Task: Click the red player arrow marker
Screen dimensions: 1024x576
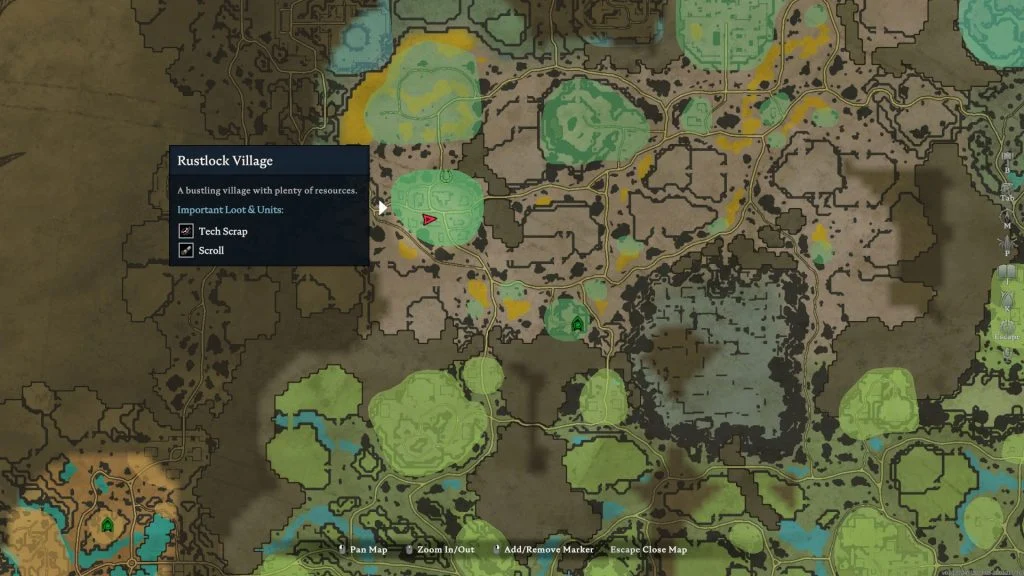Action: pos(429,218)
